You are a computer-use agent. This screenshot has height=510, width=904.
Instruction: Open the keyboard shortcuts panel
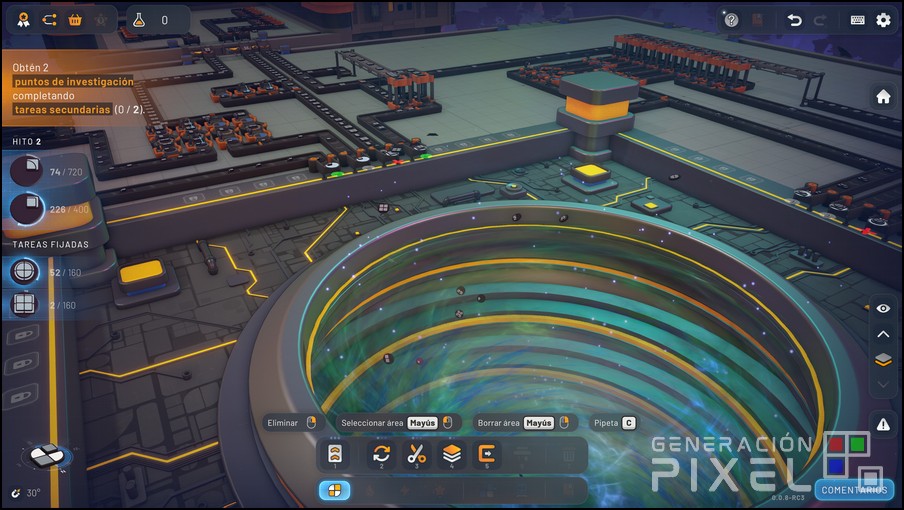[x=858, y=20]
